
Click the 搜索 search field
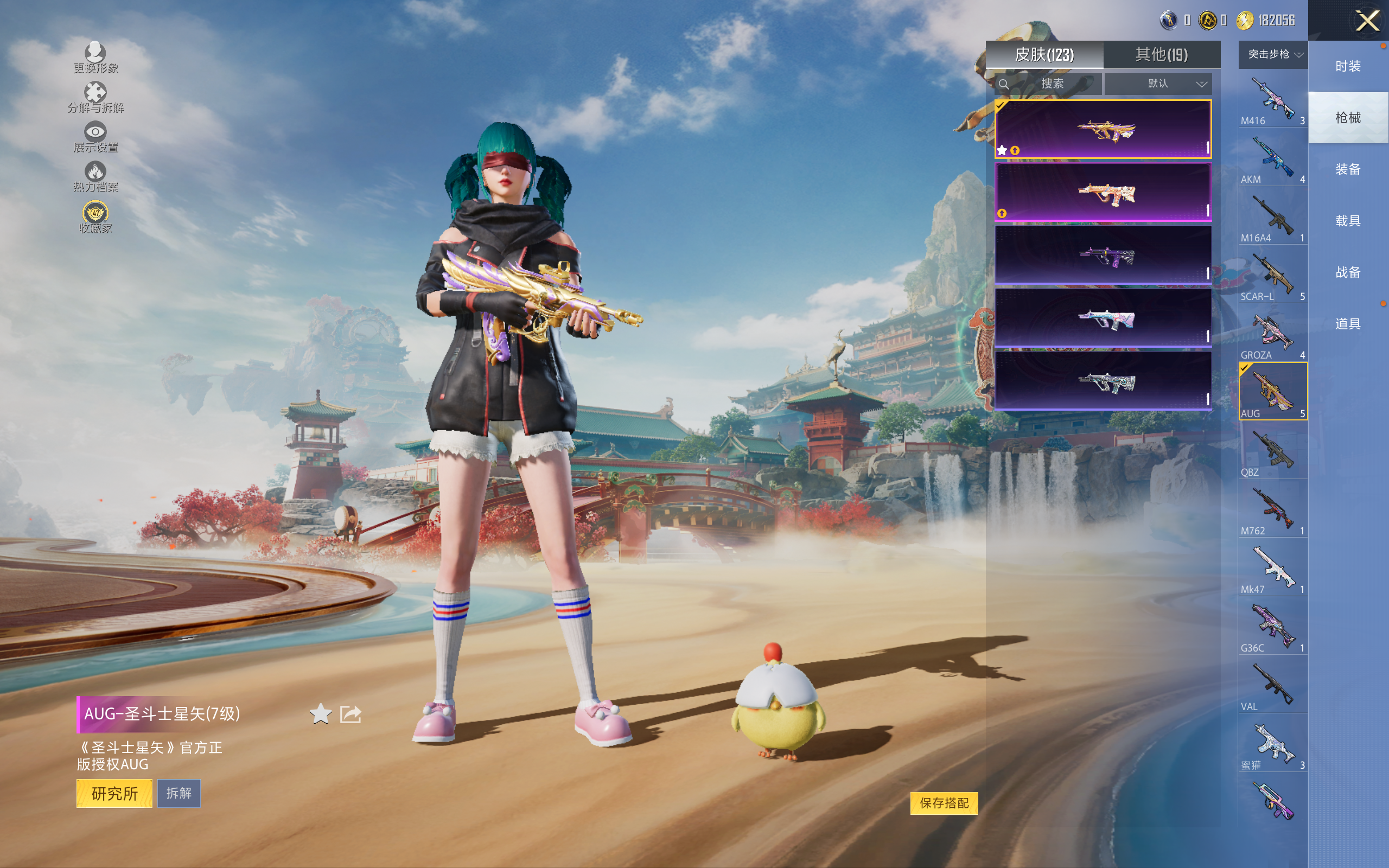(x=1052, y=84)
